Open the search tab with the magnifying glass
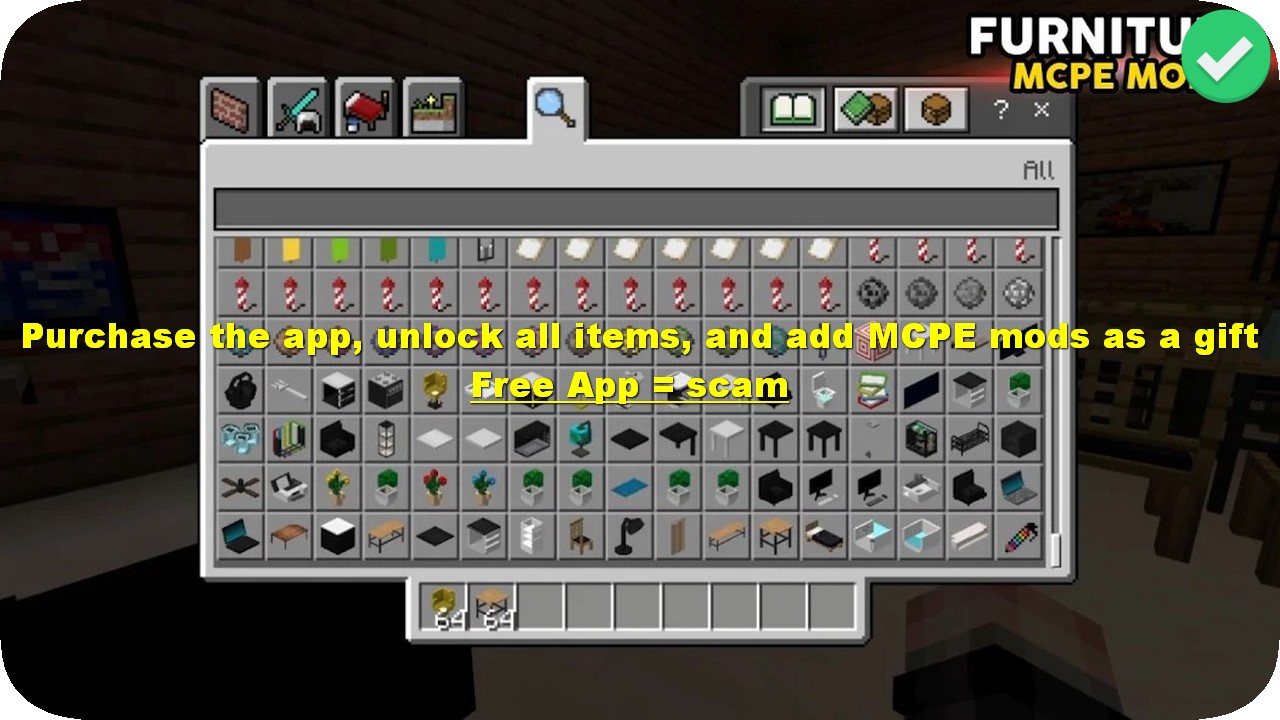The image size is (1280, 720). pos(551,110)
